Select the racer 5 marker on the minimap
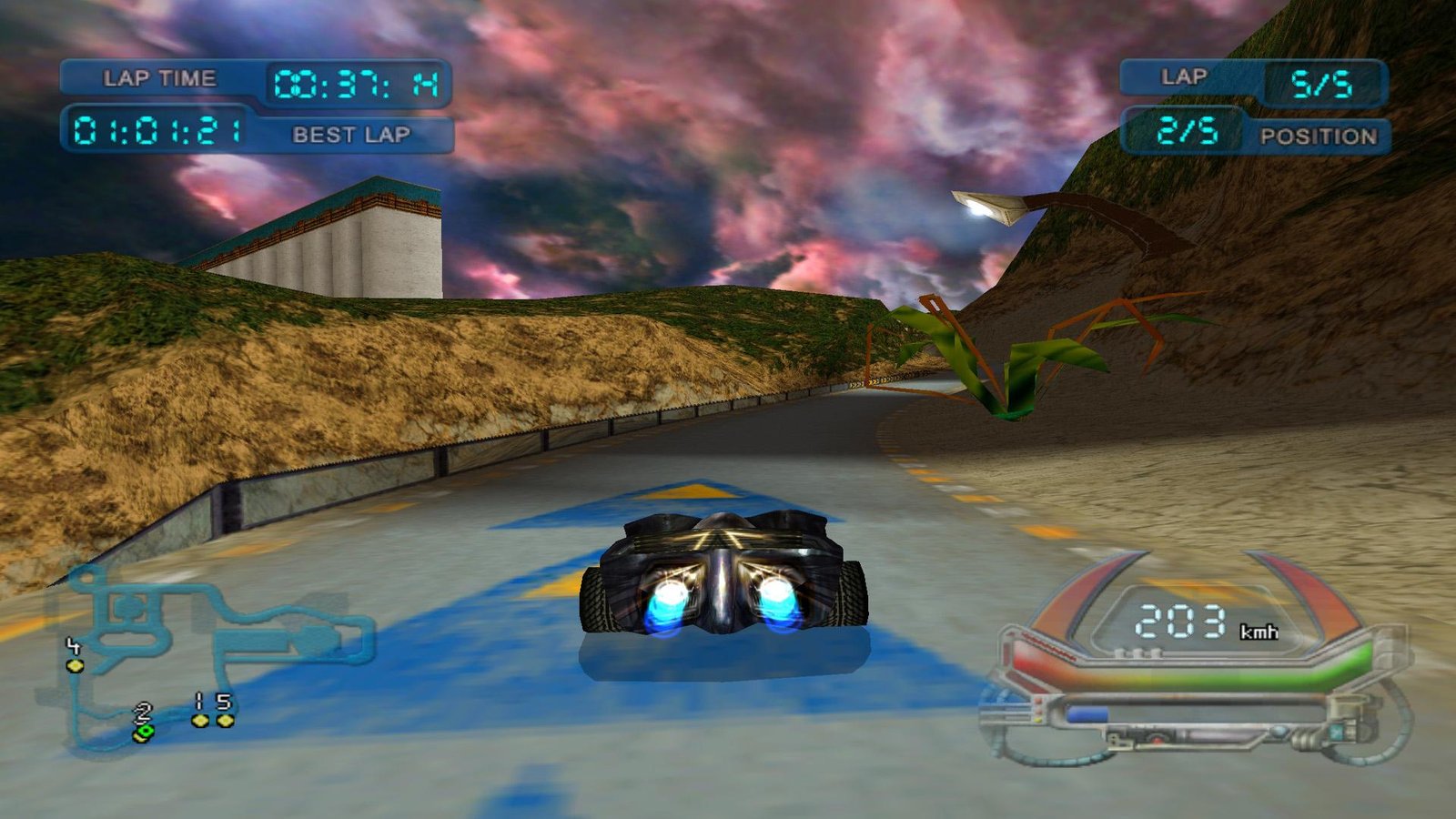1456x819 pixels. [x=225, y=720]
